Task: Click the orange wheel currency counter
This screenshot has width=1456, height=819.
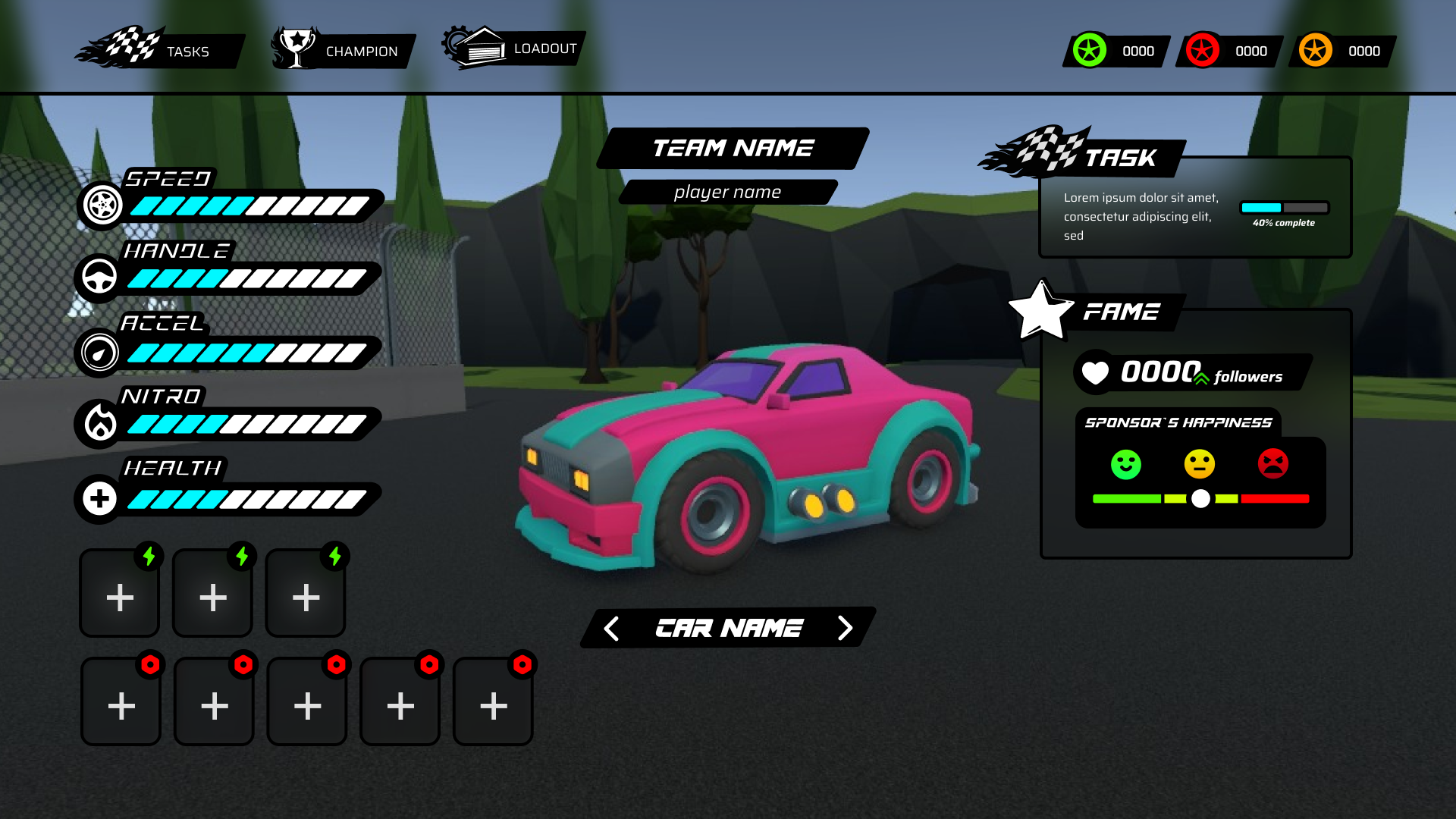Action: [1342, 51]
